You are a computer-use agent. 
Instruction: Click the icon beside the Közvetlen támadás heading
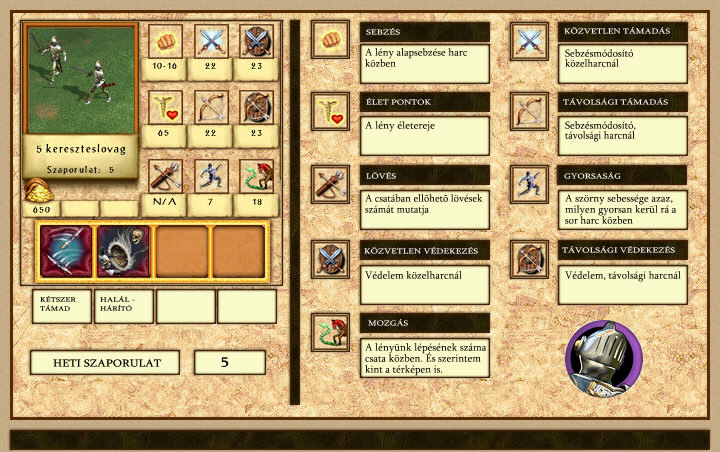(x=528, y=40)
